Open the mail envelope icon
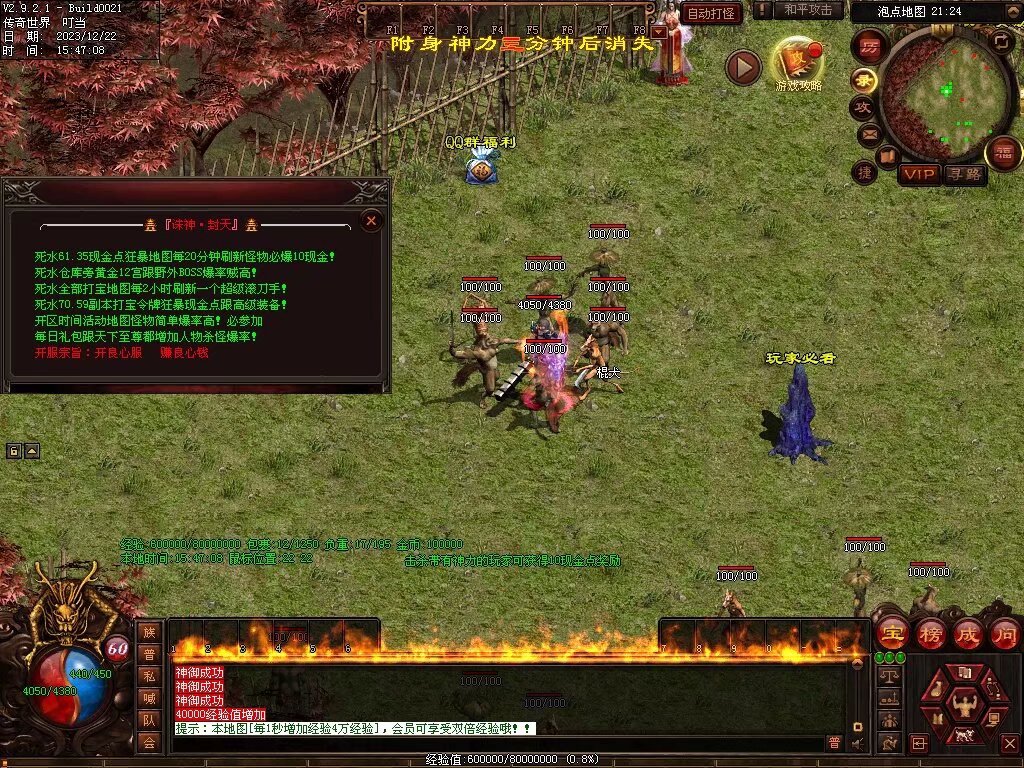The width and height of the screenshot is (1024, 768). click(x=868, y=132)
